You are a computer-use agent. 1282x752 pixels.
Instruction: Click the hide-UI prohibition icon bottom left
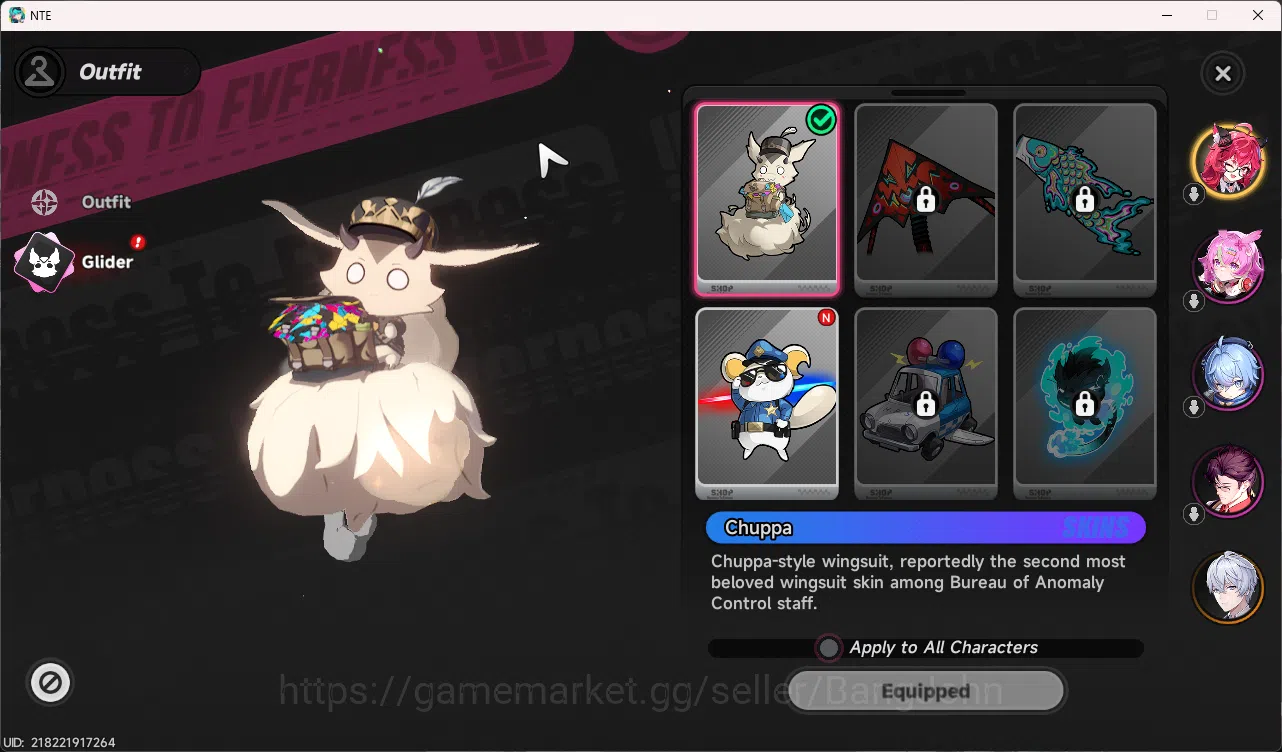[50, 683]
